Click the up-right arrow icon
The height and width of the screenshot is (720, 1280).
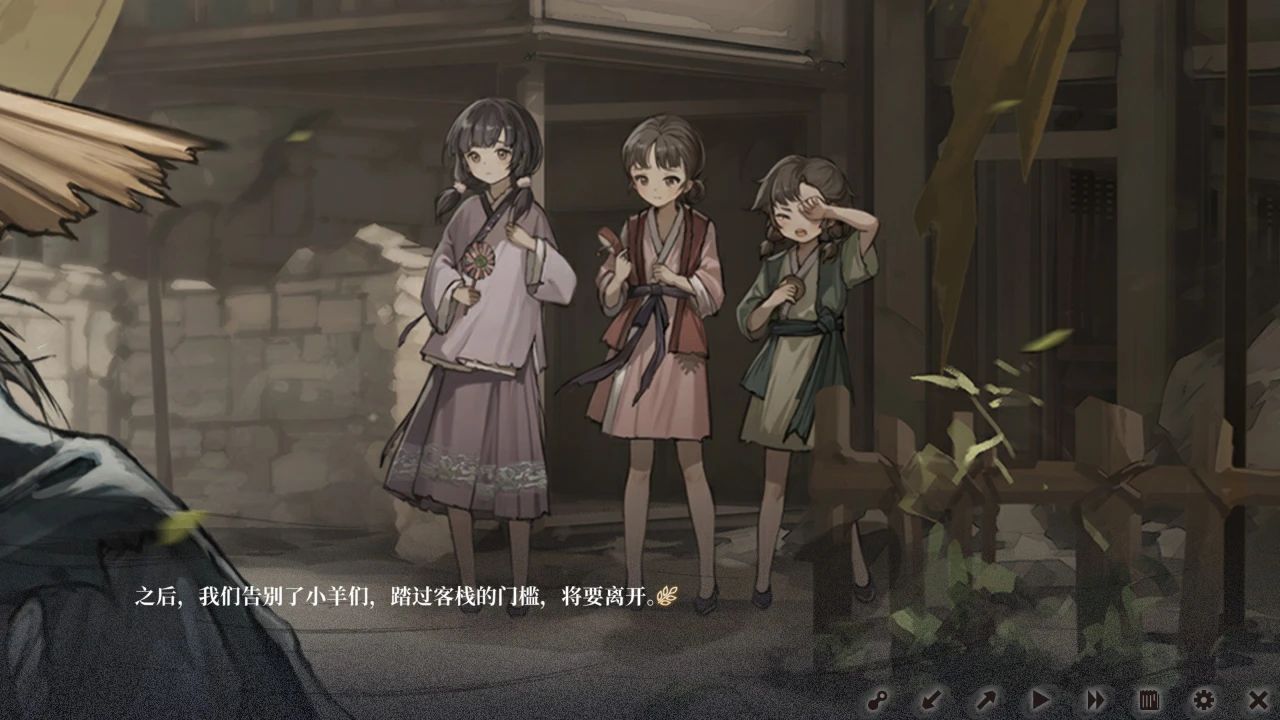986,700
